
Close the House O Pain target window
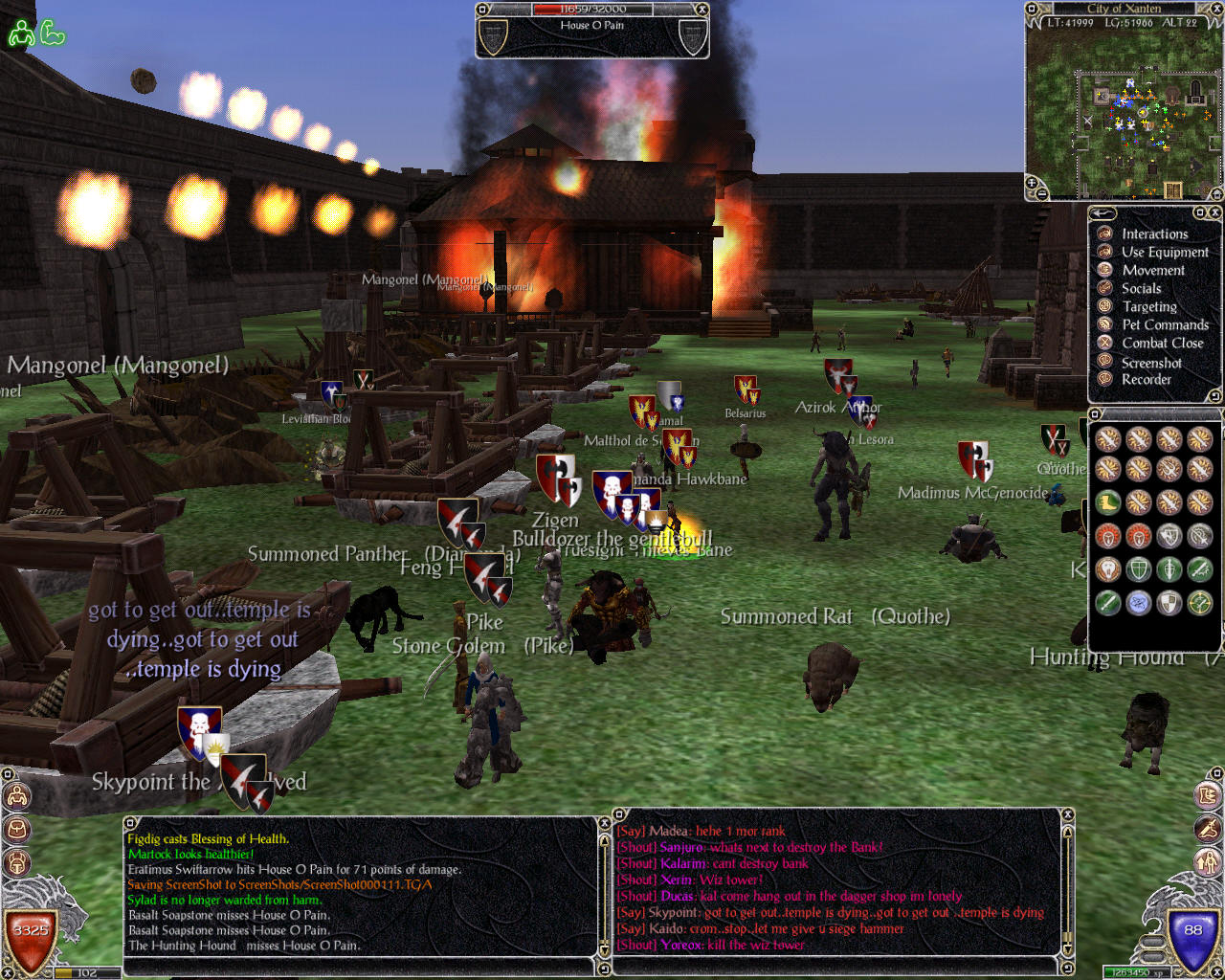pos(702,10)
